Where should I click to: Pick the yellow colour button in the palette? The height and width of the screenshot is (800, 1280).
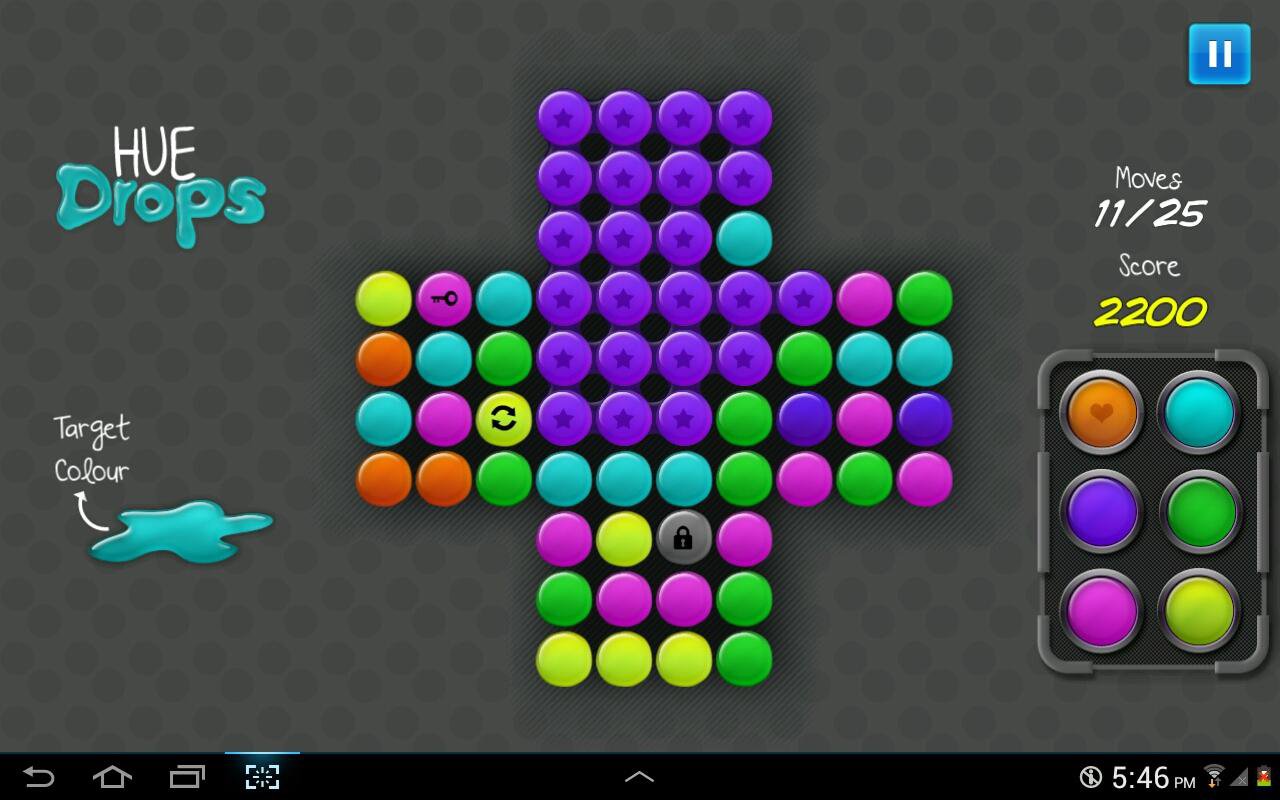[1199, 609]
